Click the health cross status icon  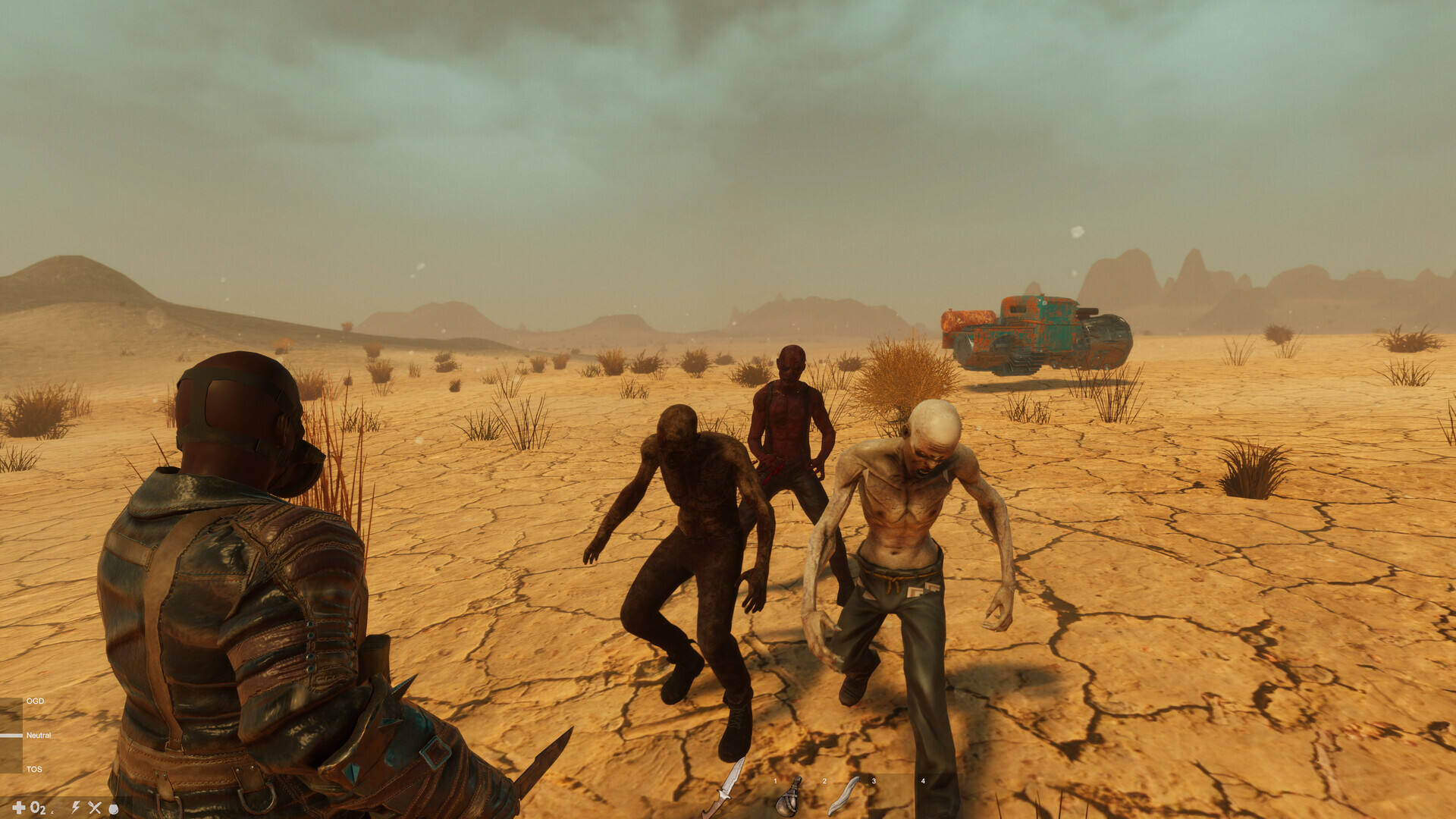[19, 808]
